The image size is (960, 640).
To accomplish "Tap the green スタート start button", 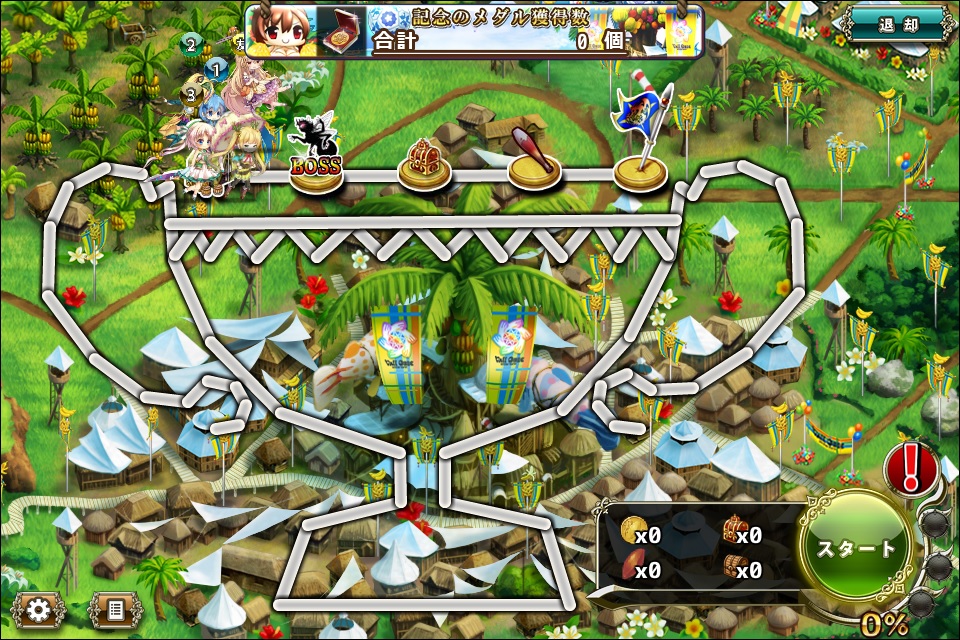I will coord(856,548).
